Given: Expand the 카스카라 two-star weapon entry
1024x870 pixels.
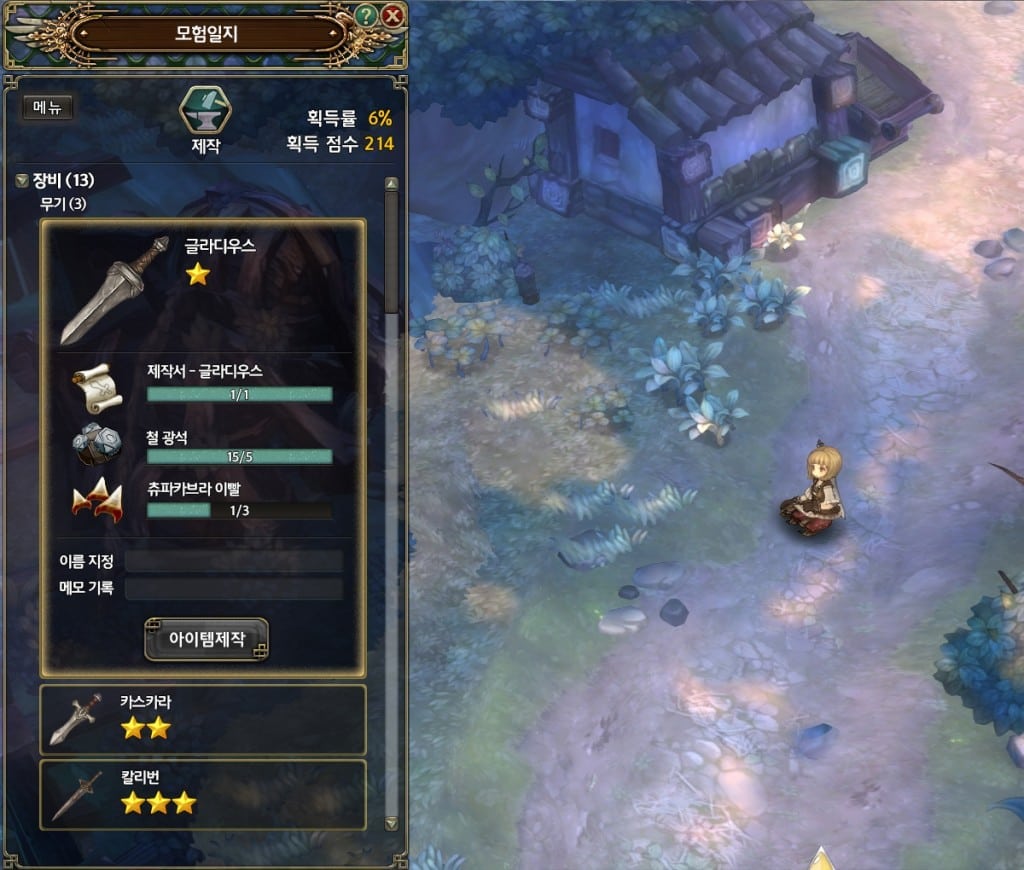Looking at the screenshot, I should click(x=203, y=719).
